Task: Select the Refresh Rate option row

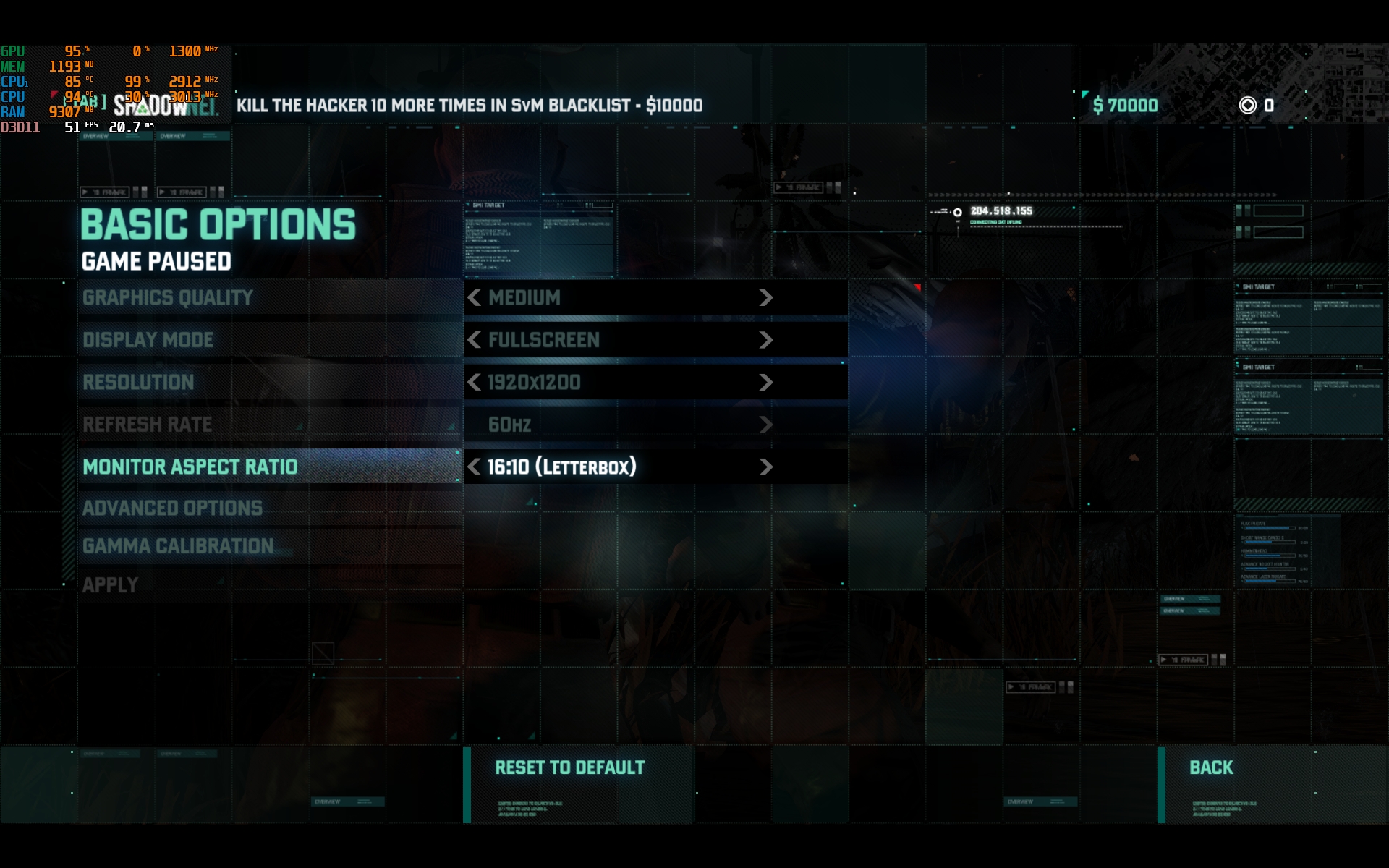Action: click(x=148, y=425)
